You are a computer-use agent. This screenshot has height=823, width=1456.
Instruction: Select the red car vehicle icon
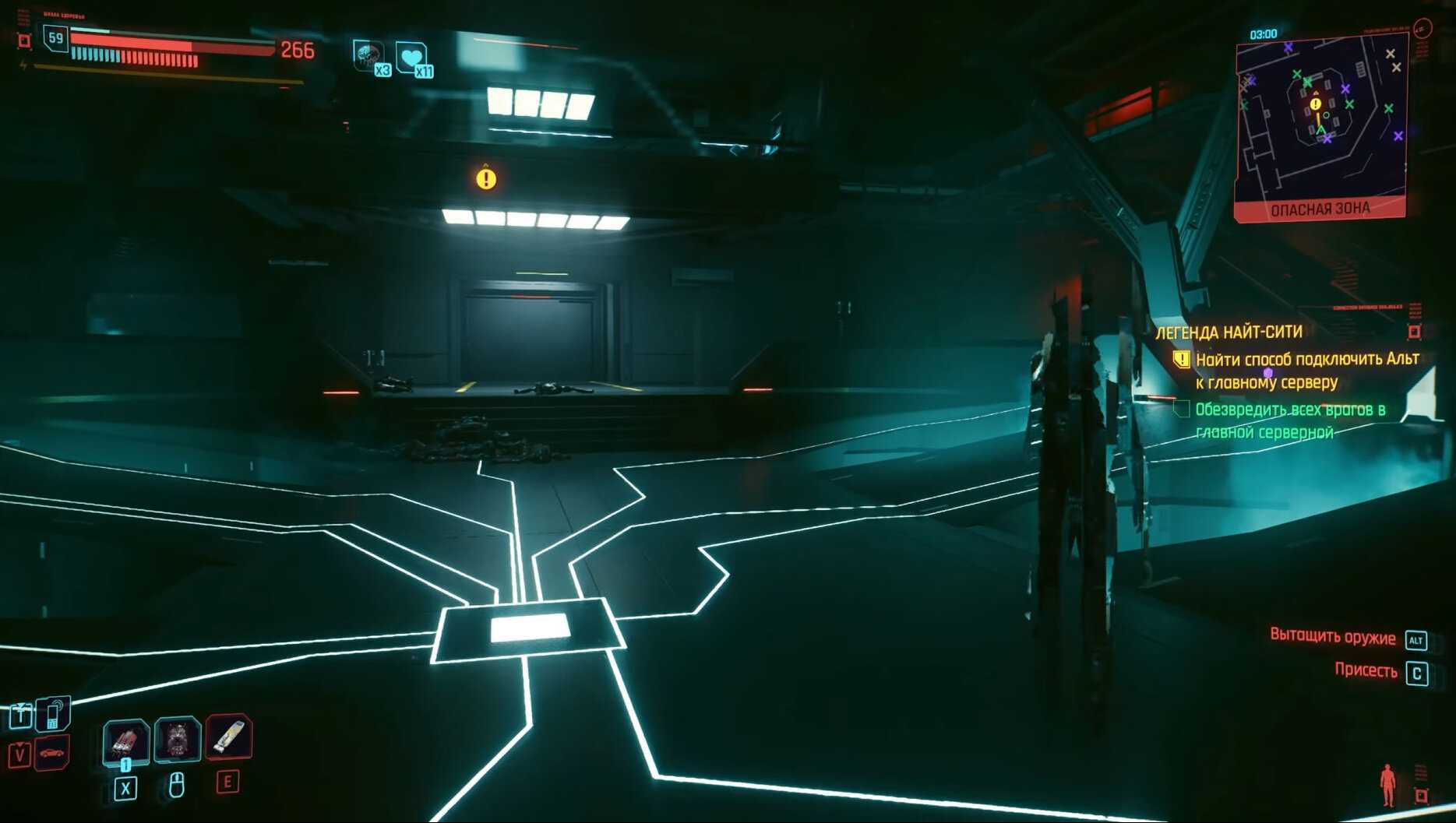52,753
